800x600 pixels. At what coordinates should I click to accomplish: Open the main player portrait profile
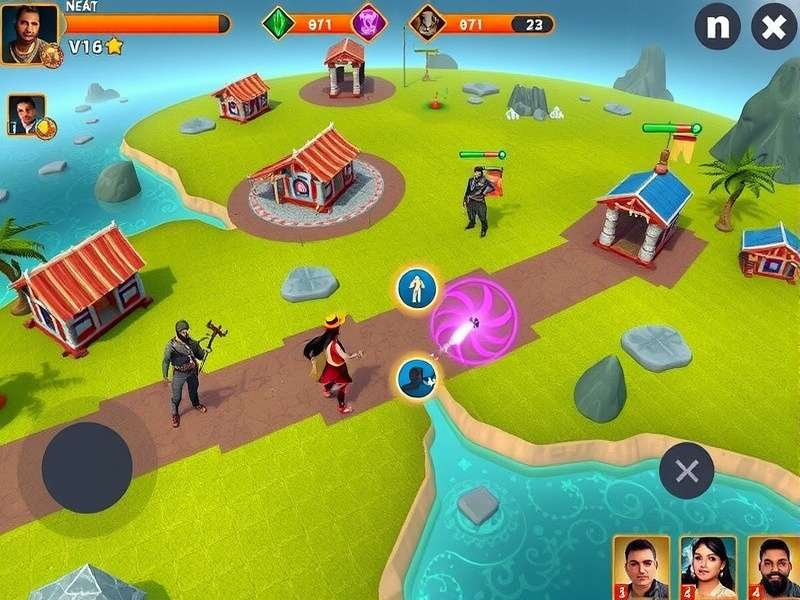click(x=29, y=34)
